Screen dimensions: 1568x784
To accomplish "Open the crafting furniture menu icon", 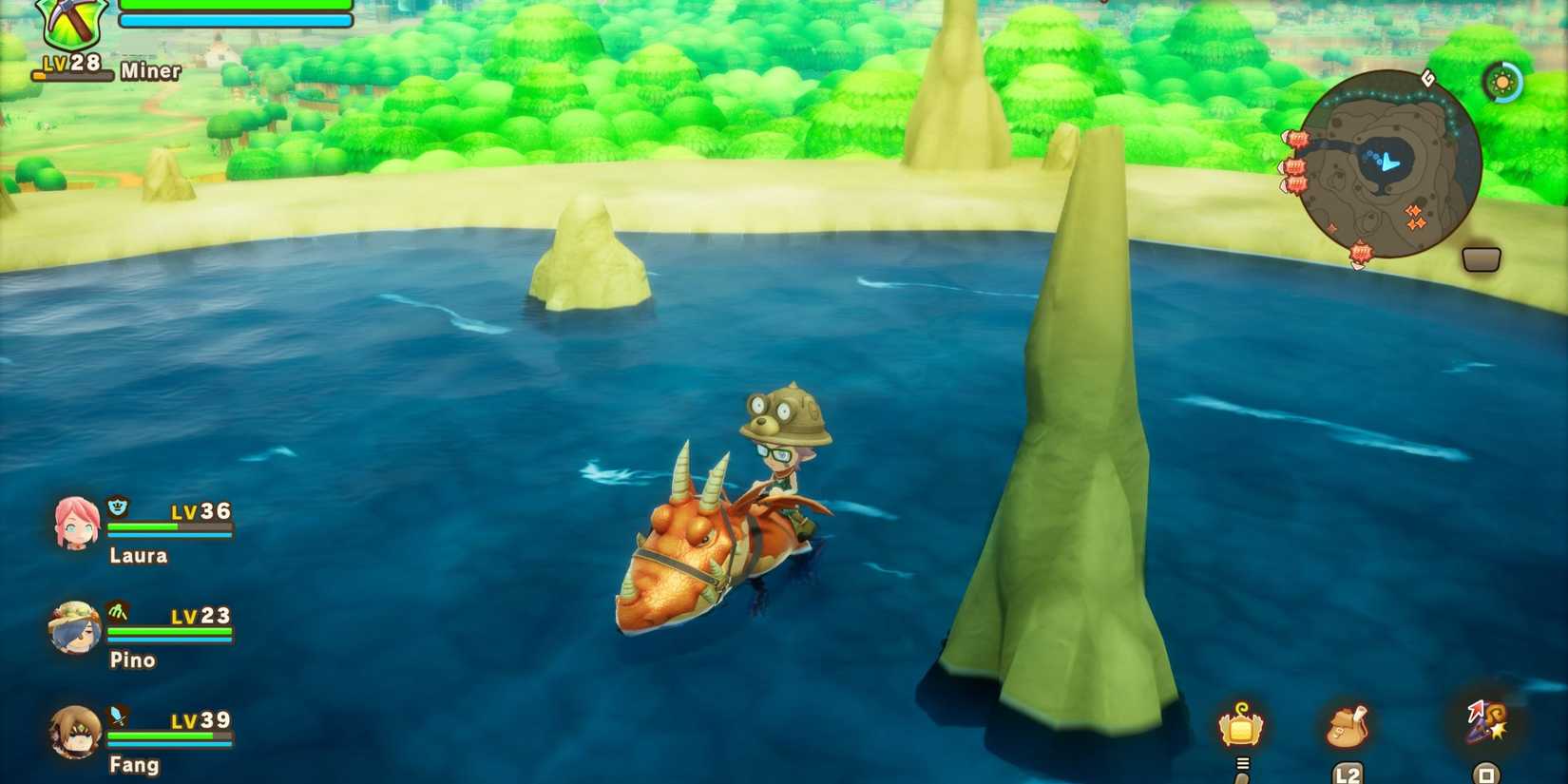I will tap(1240, 727).
